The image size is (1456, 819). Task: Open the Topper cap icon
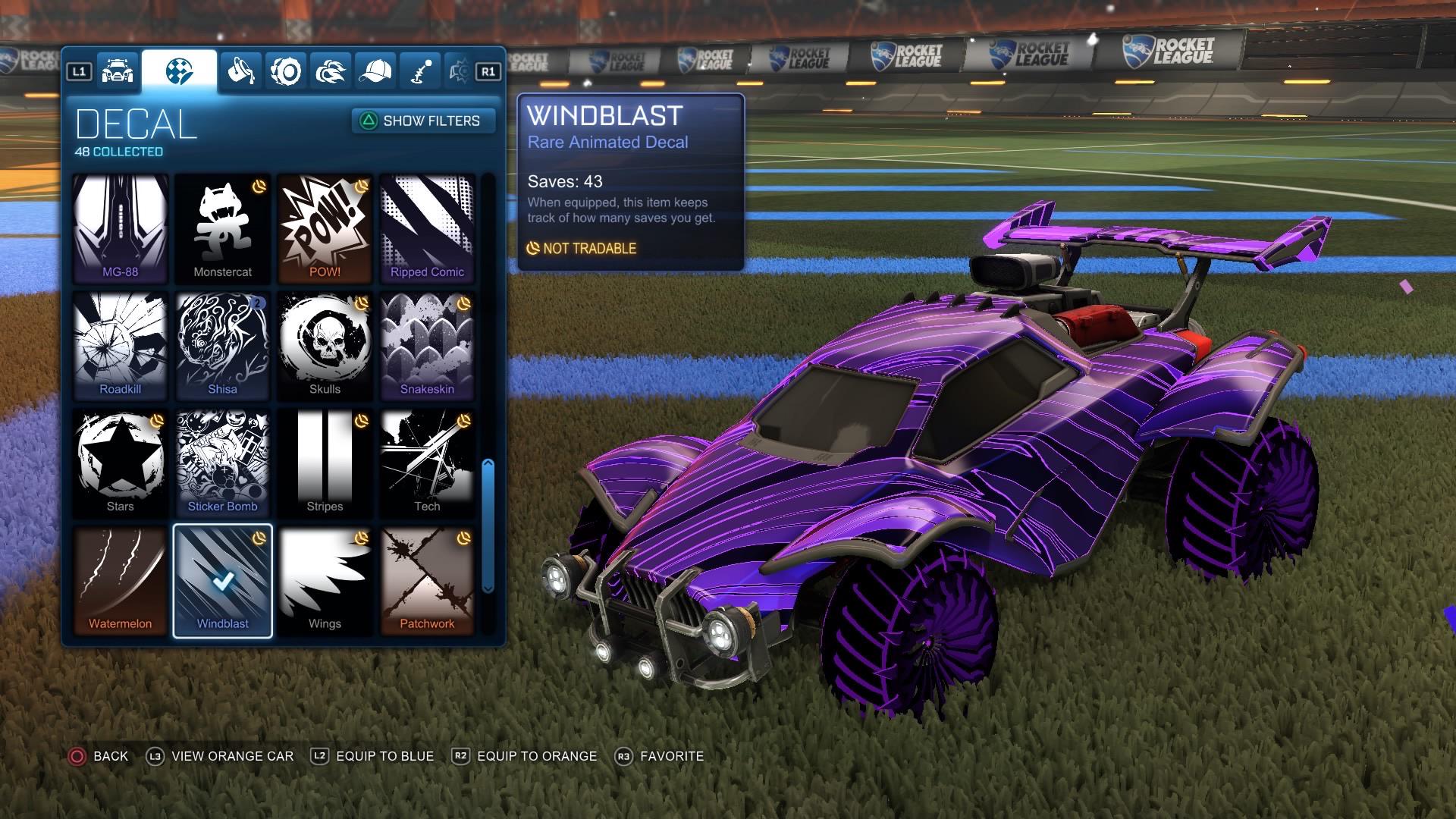point(376,70)
